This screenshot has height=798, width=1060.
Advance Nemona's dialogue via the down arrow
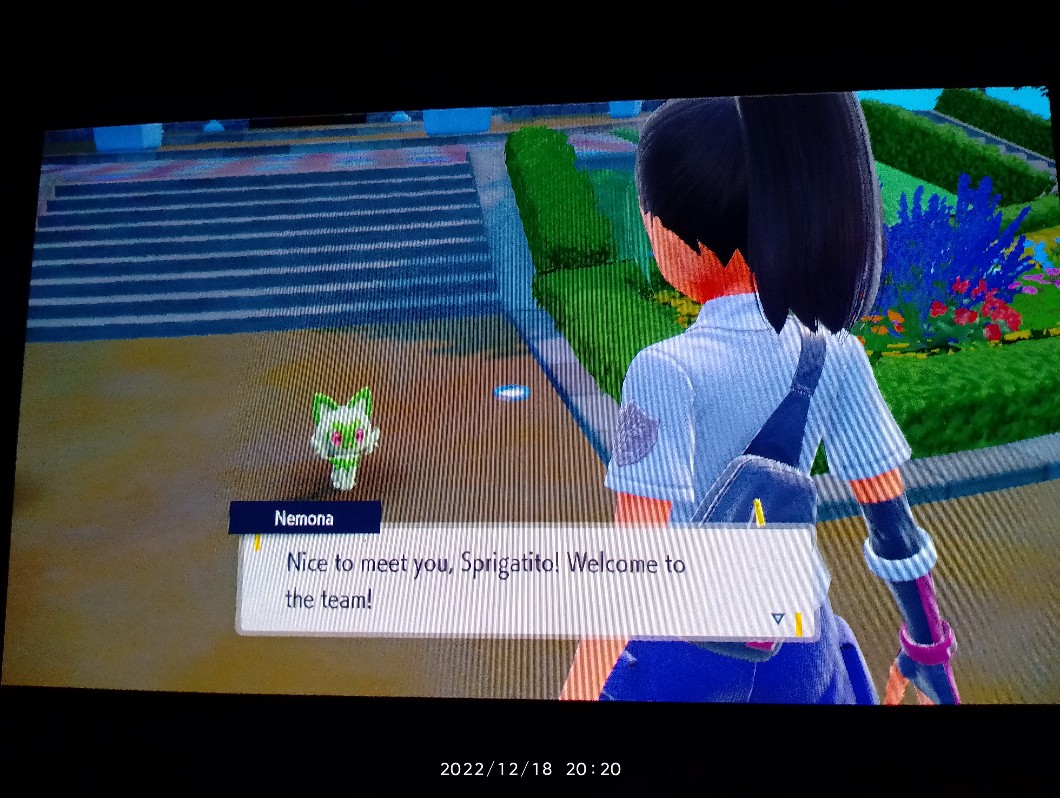click(778, 619)
